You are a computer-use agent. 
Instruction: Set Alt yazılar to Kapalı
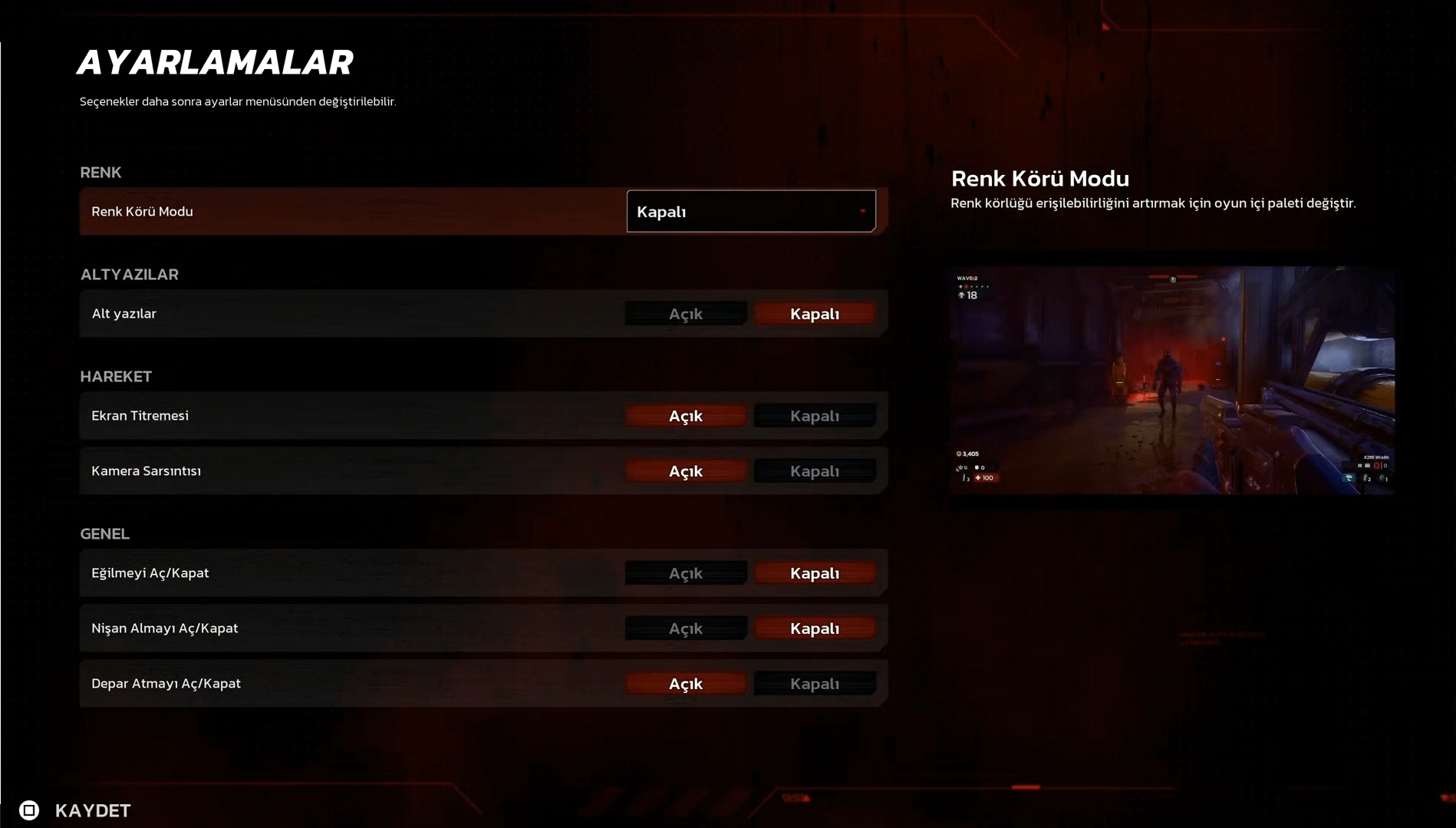(814, 314)
